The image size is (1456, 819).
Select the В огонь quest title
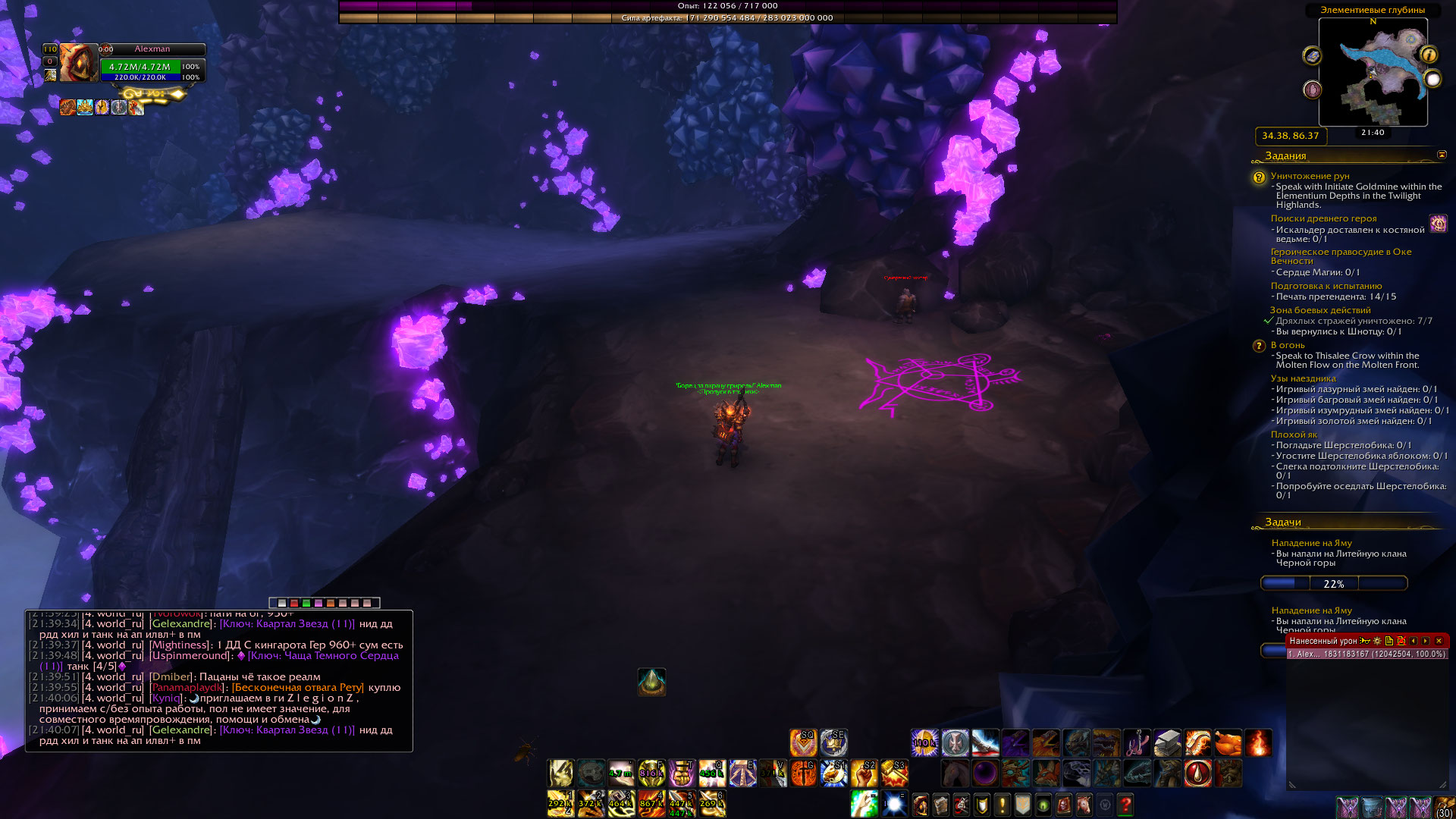coord(1288,345)
